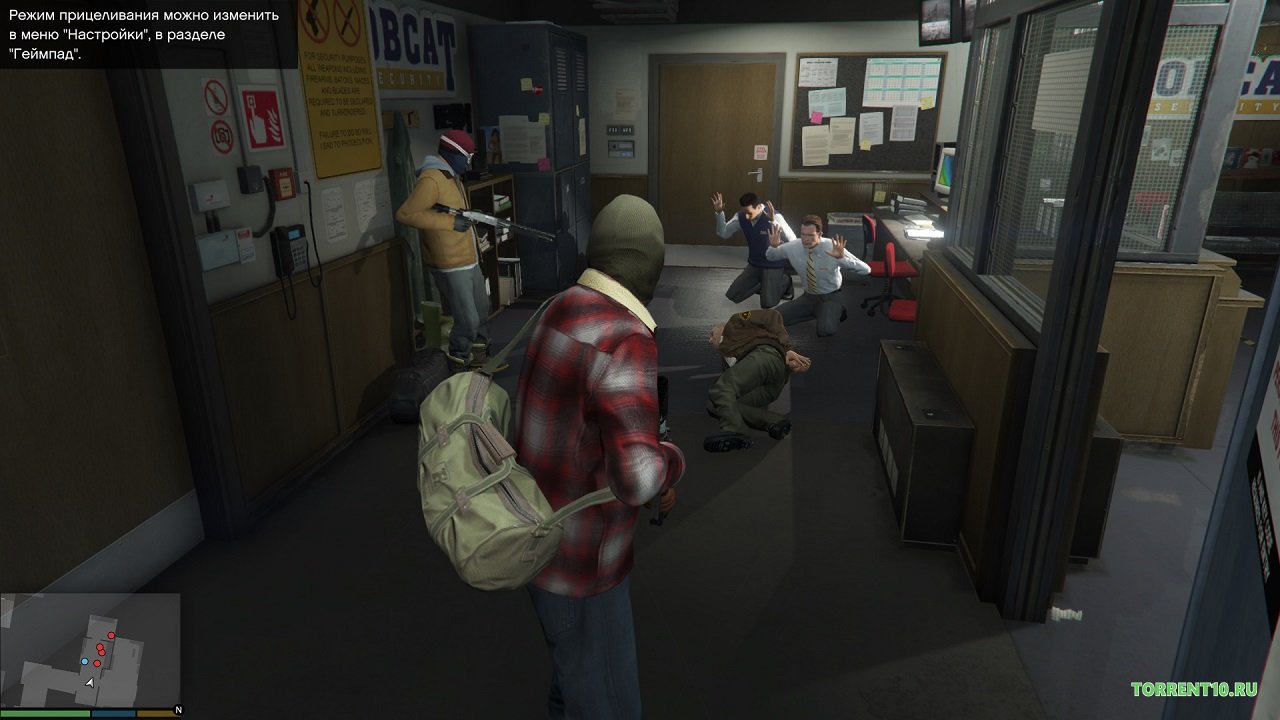Image resolution: width=1280 pixels, height=720 pixels.
Task: Open the minimap radar
Action: pos(90,650)
